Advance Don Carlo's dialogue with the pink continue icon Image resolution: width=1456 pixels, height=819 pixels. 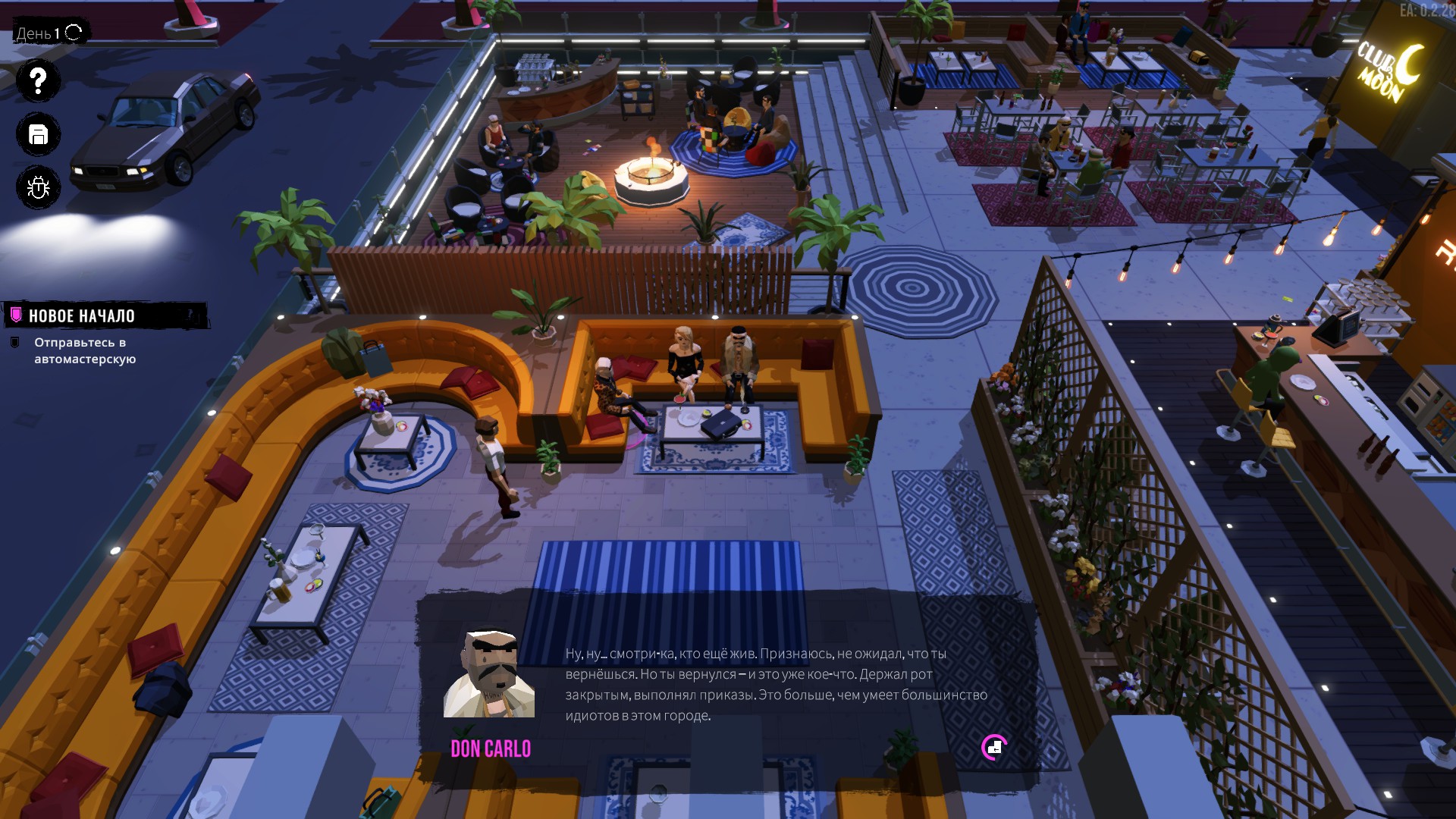point(994,748)
